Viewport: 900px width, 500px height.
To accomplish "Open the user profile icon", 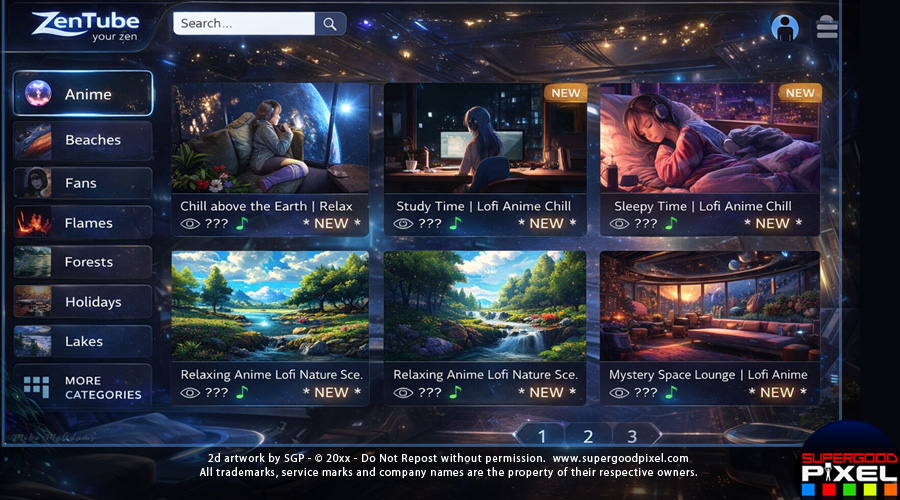I will (x=785, y=27).
